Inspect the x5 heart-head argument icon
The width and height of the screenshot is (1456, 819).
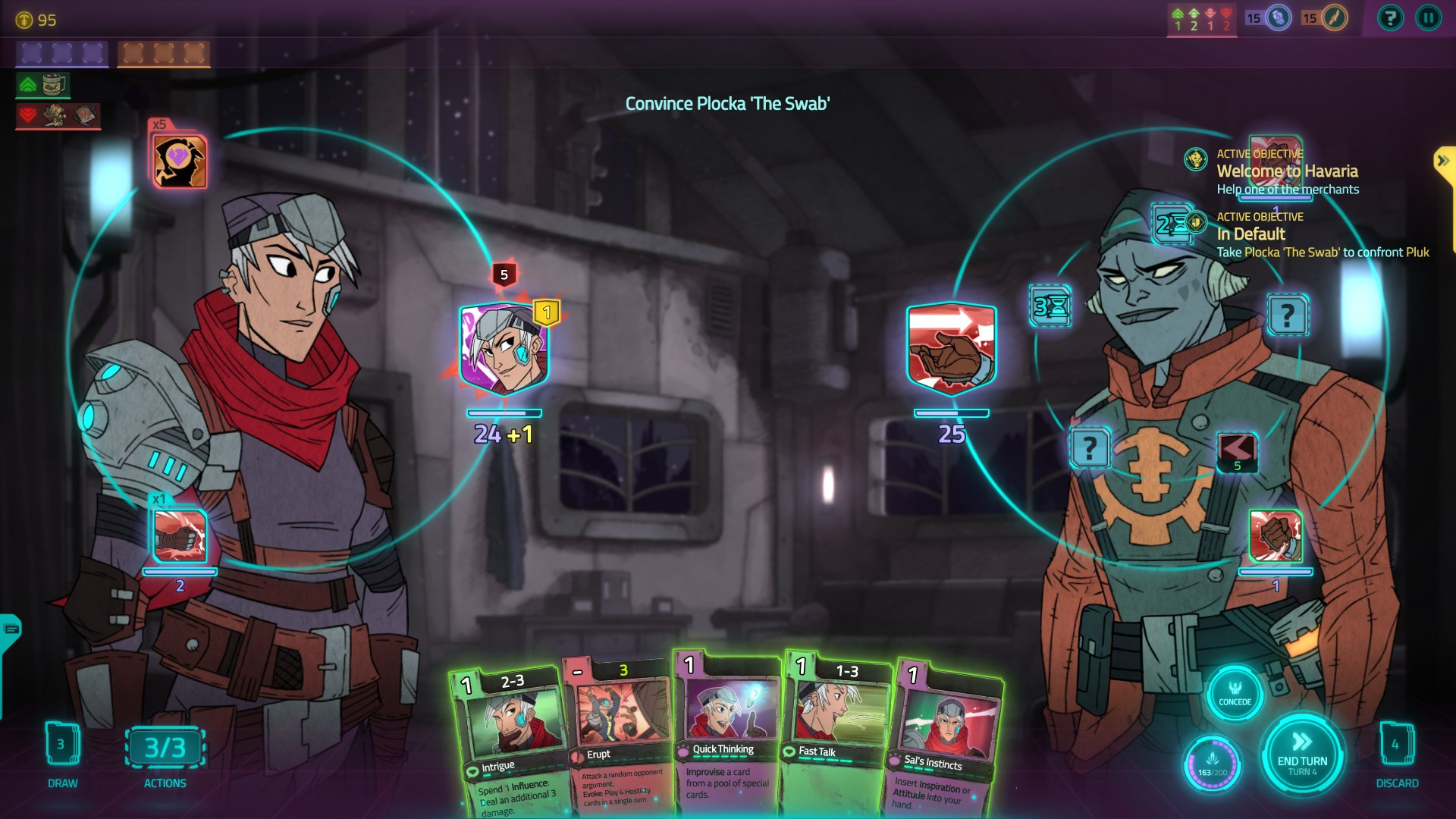(x=180, y=161)
